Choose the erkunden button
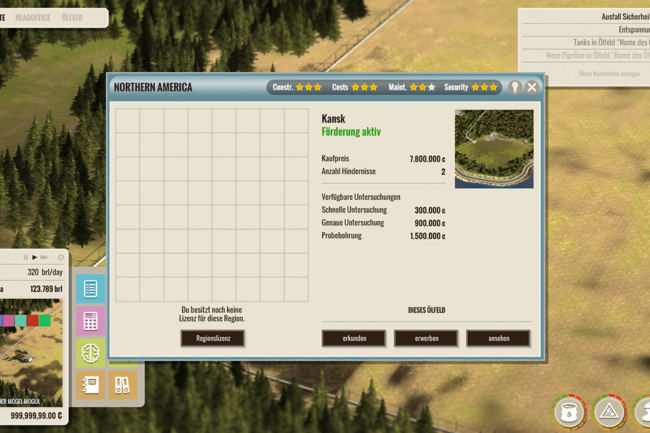The image size is (650, 433). (x=354, y=338)
